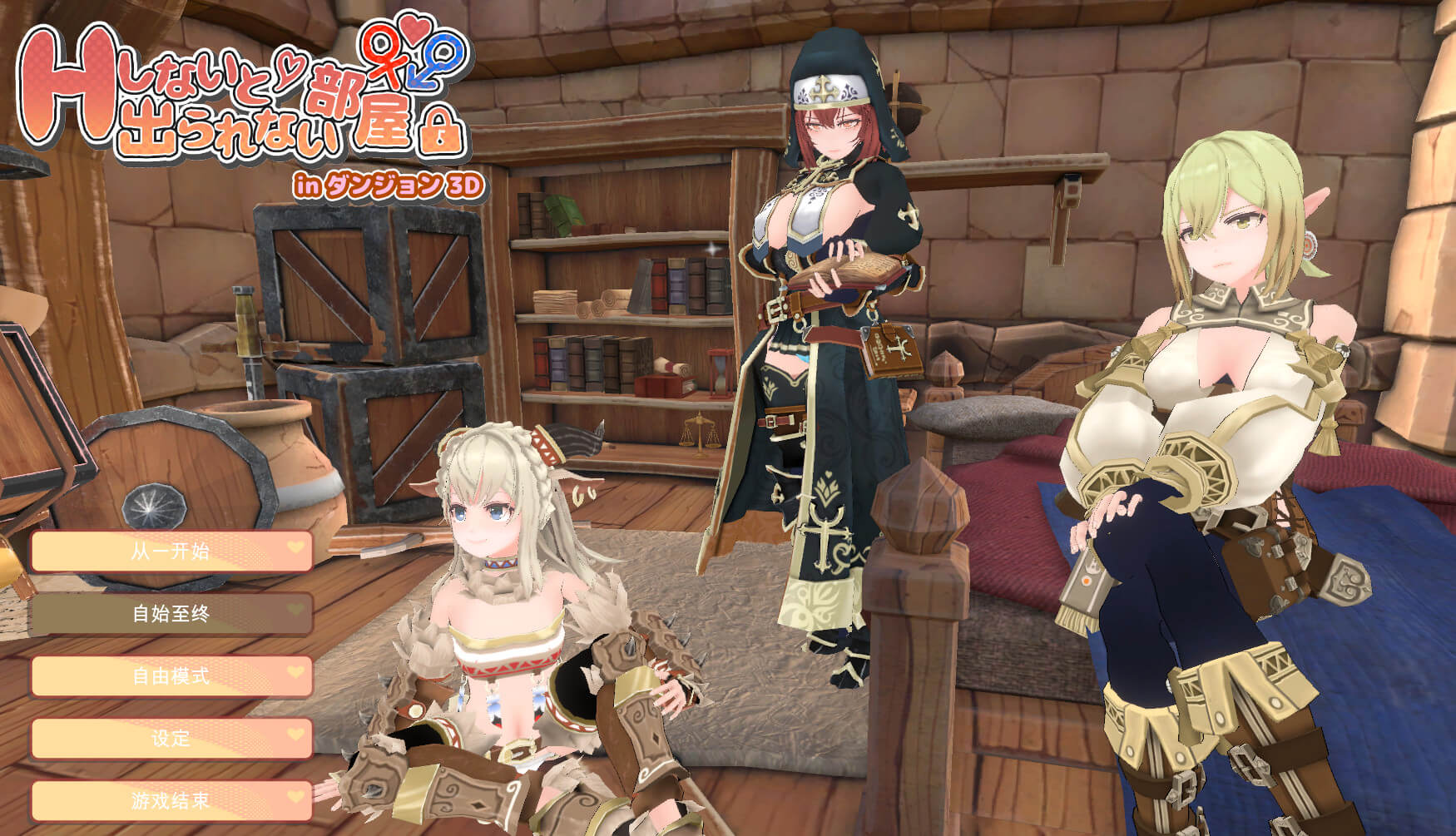Open 自由模式 free mode
The width and height of the screenshot is (1456, 836).
click(x=171, y=676)
